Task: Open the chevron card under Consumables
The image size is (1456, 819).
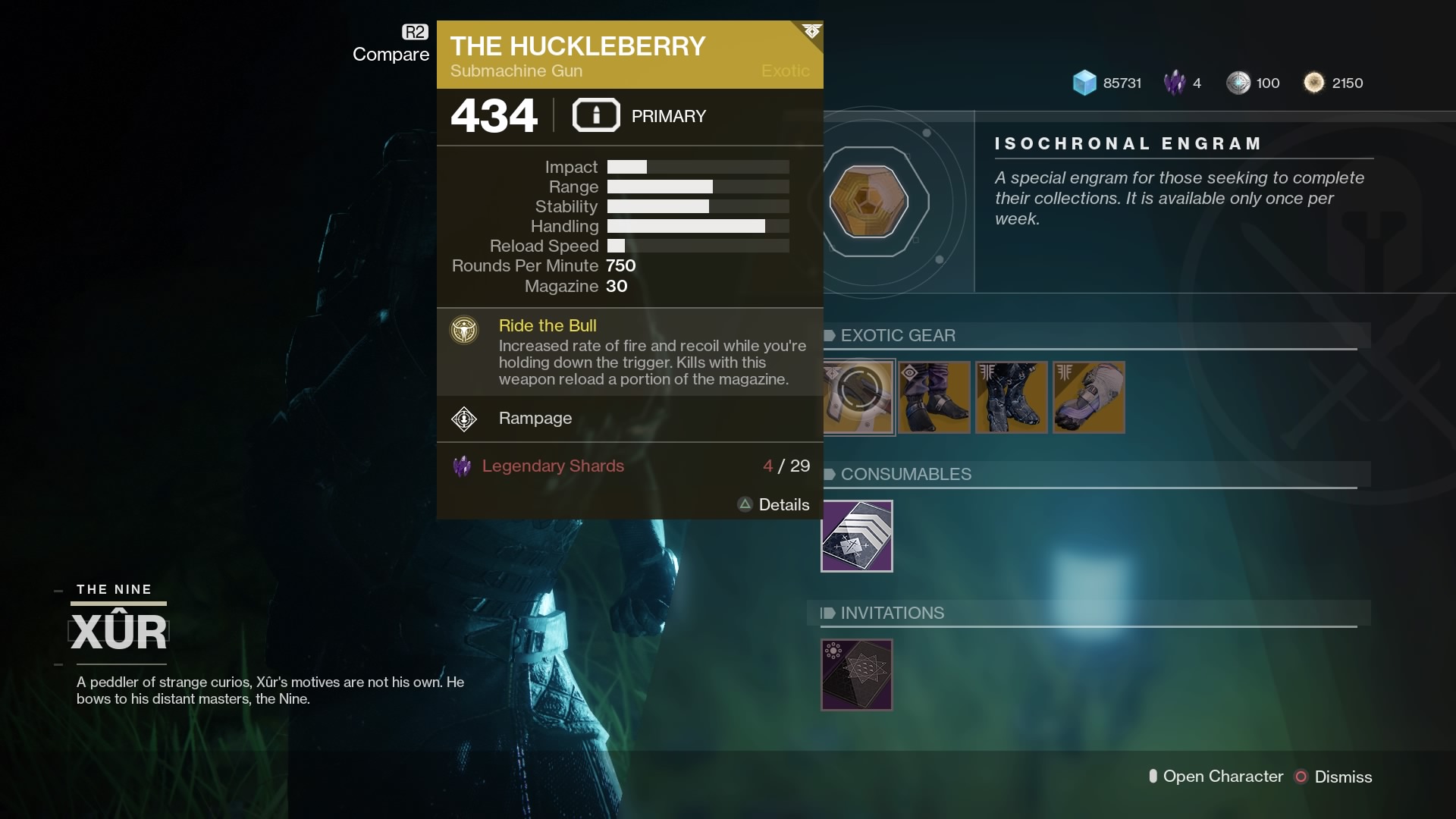Action: tap(857, 536)
